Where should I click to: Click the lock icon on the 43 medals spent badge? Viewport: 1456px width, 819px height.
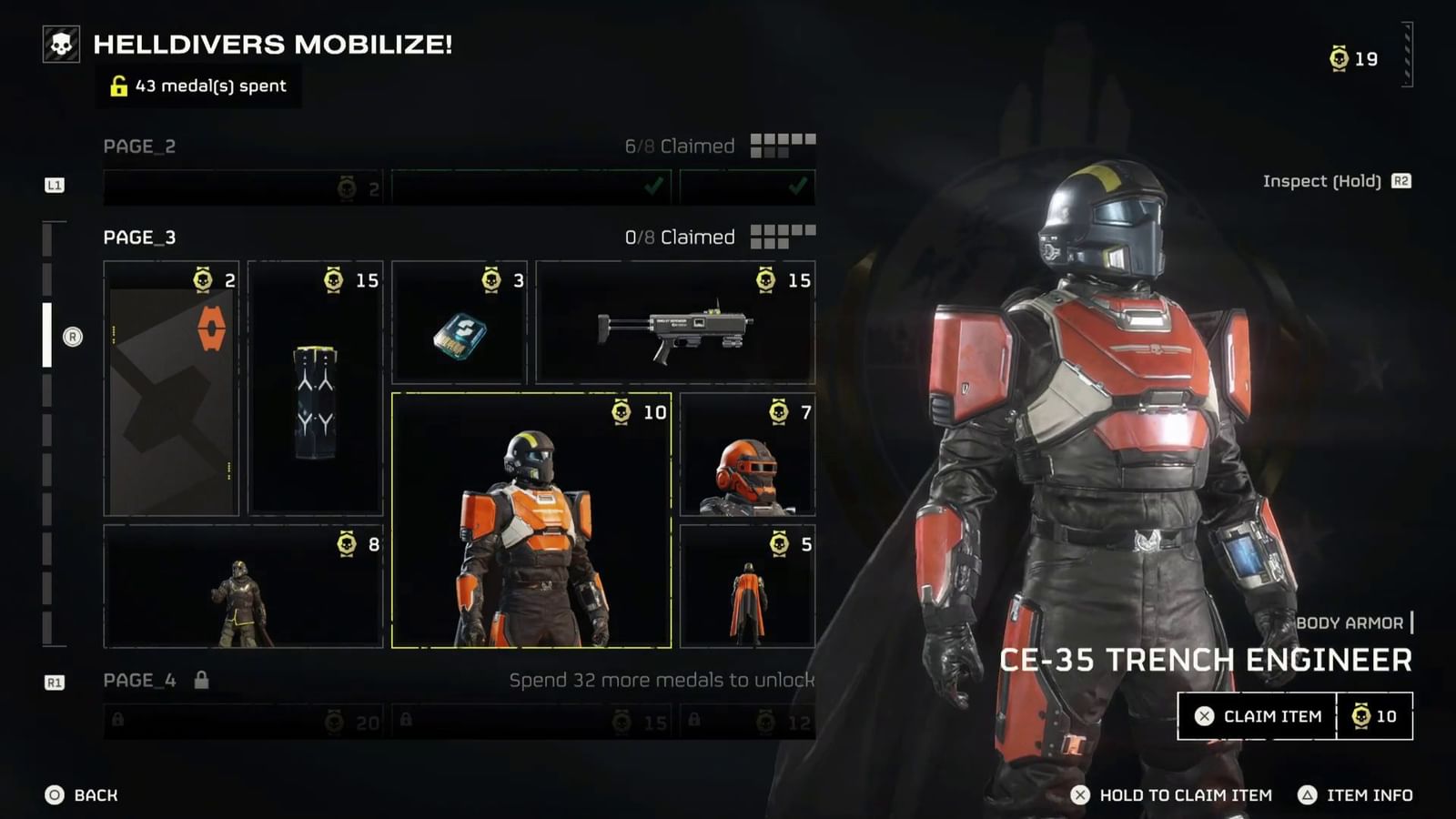(117, 87)
